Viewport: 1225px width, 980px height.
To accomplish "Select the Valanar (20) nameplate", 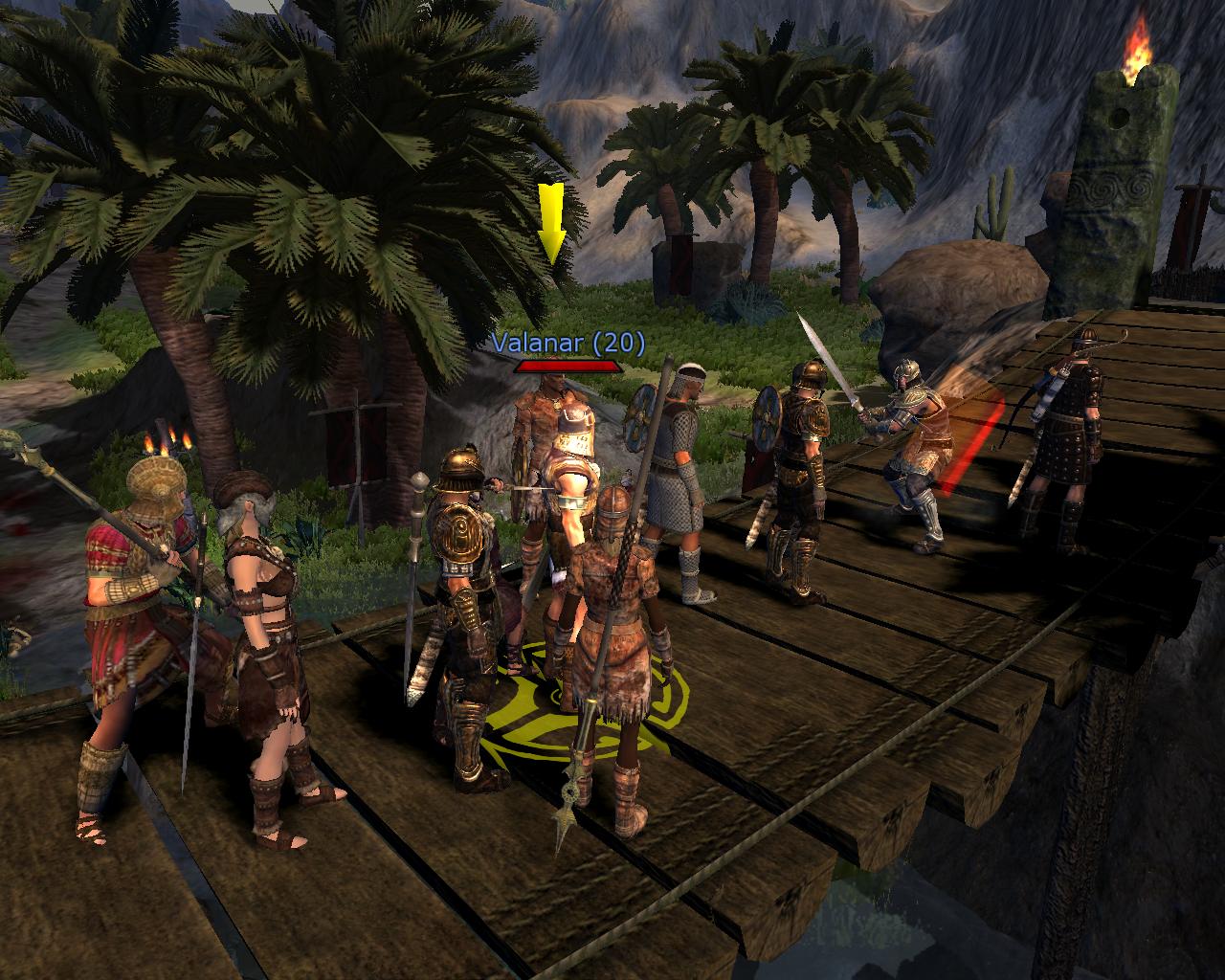I will 568,343.
